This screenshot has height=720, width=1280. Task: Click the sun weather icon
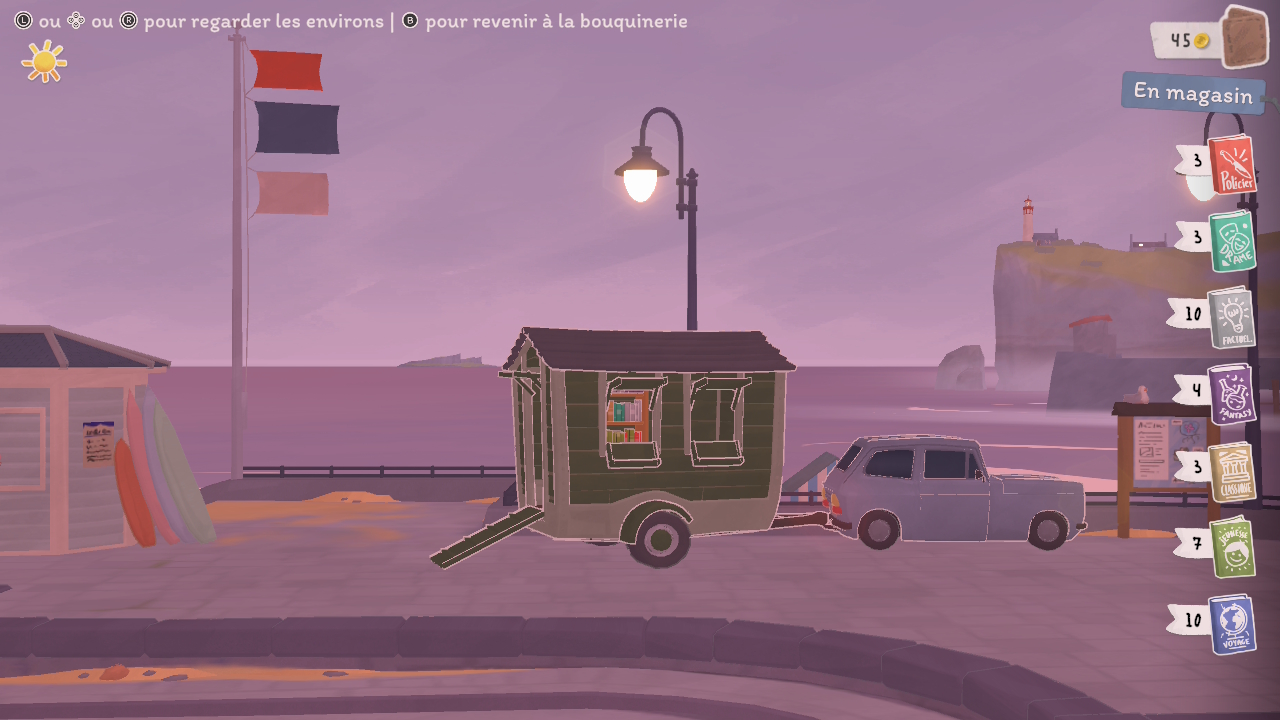point(44,62)
